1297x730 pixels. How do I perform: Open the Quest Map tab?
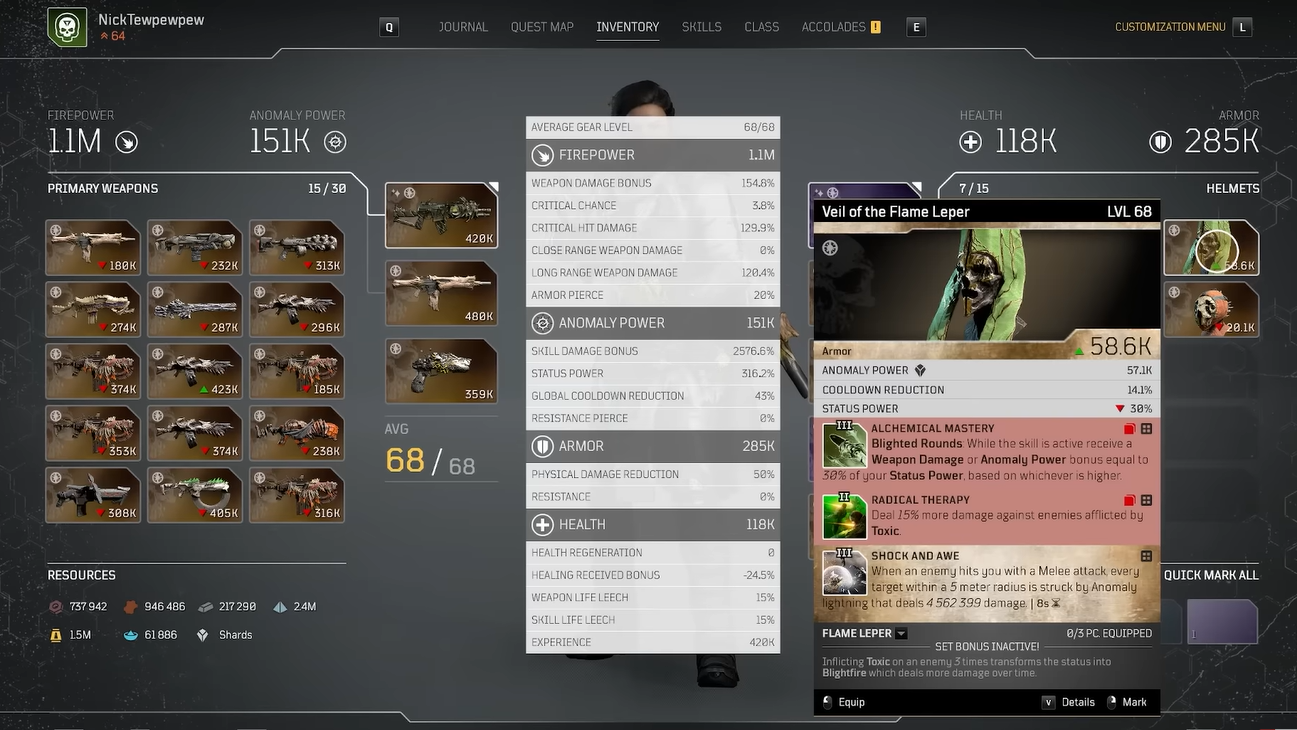point(542,27)
